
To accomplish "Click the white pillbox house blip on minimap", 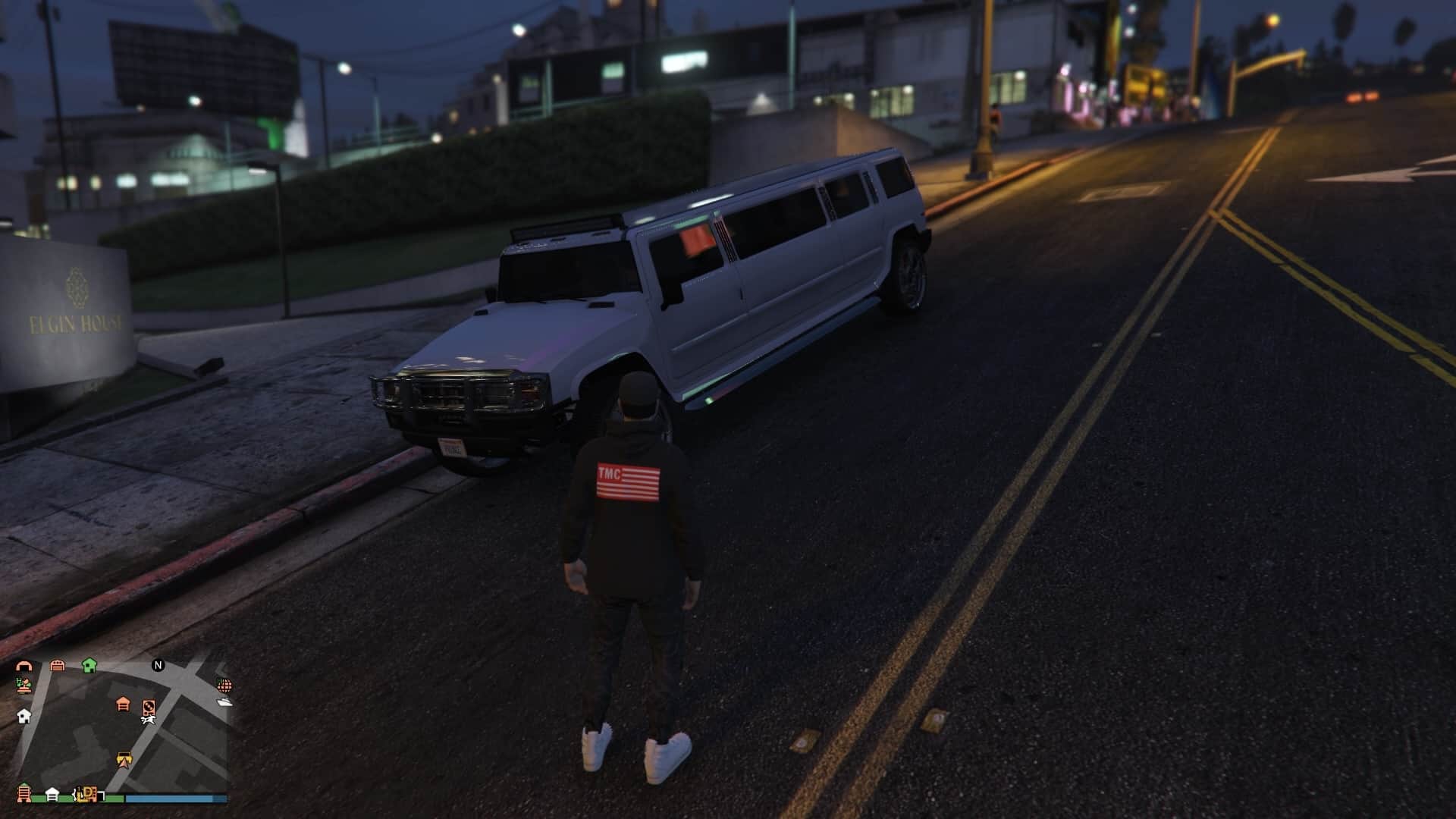I will (52, 793).
